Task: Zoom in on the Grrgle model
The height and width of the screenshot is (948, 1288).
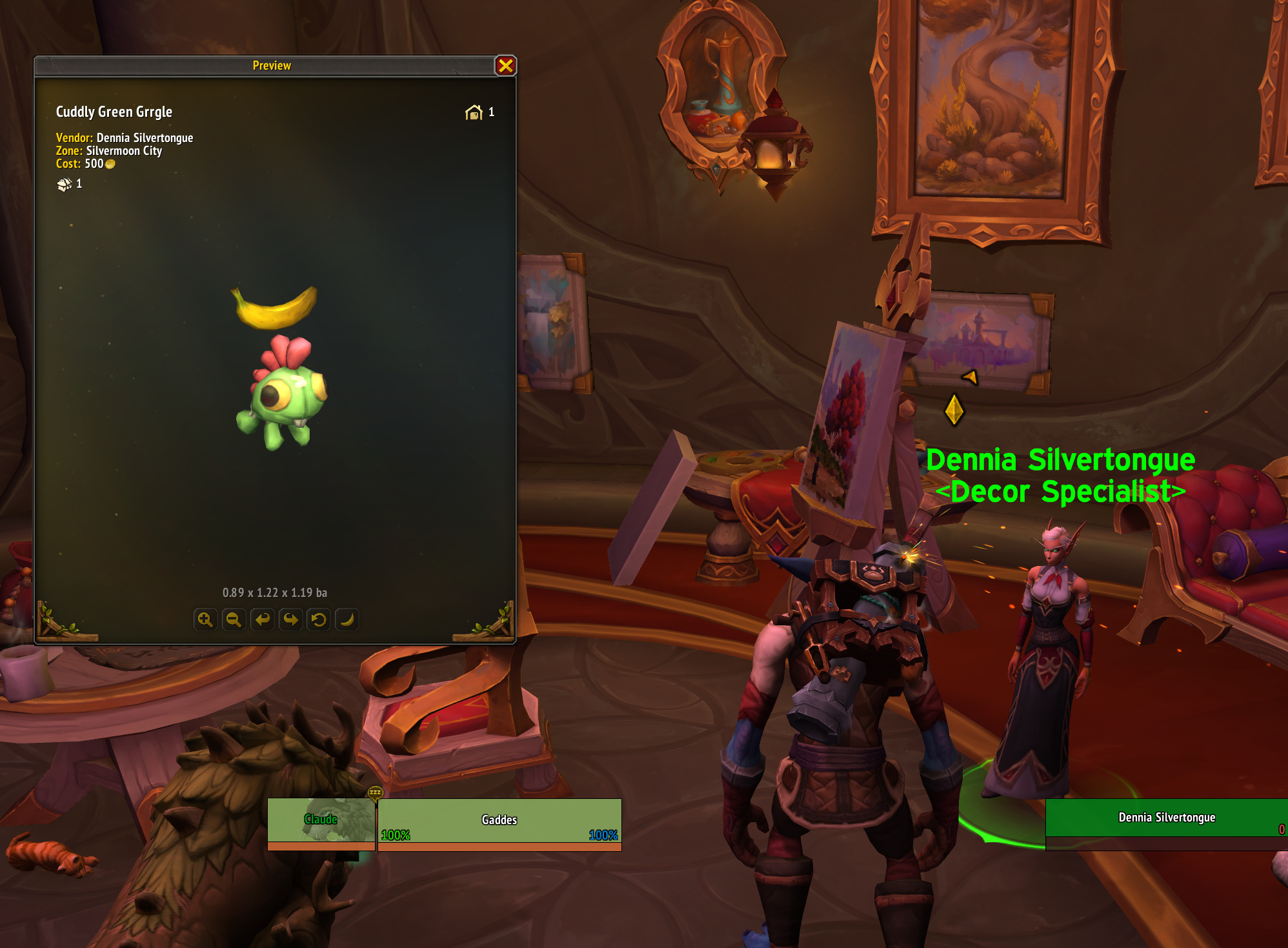Action: pyautogui.click(x=205, y=620)
